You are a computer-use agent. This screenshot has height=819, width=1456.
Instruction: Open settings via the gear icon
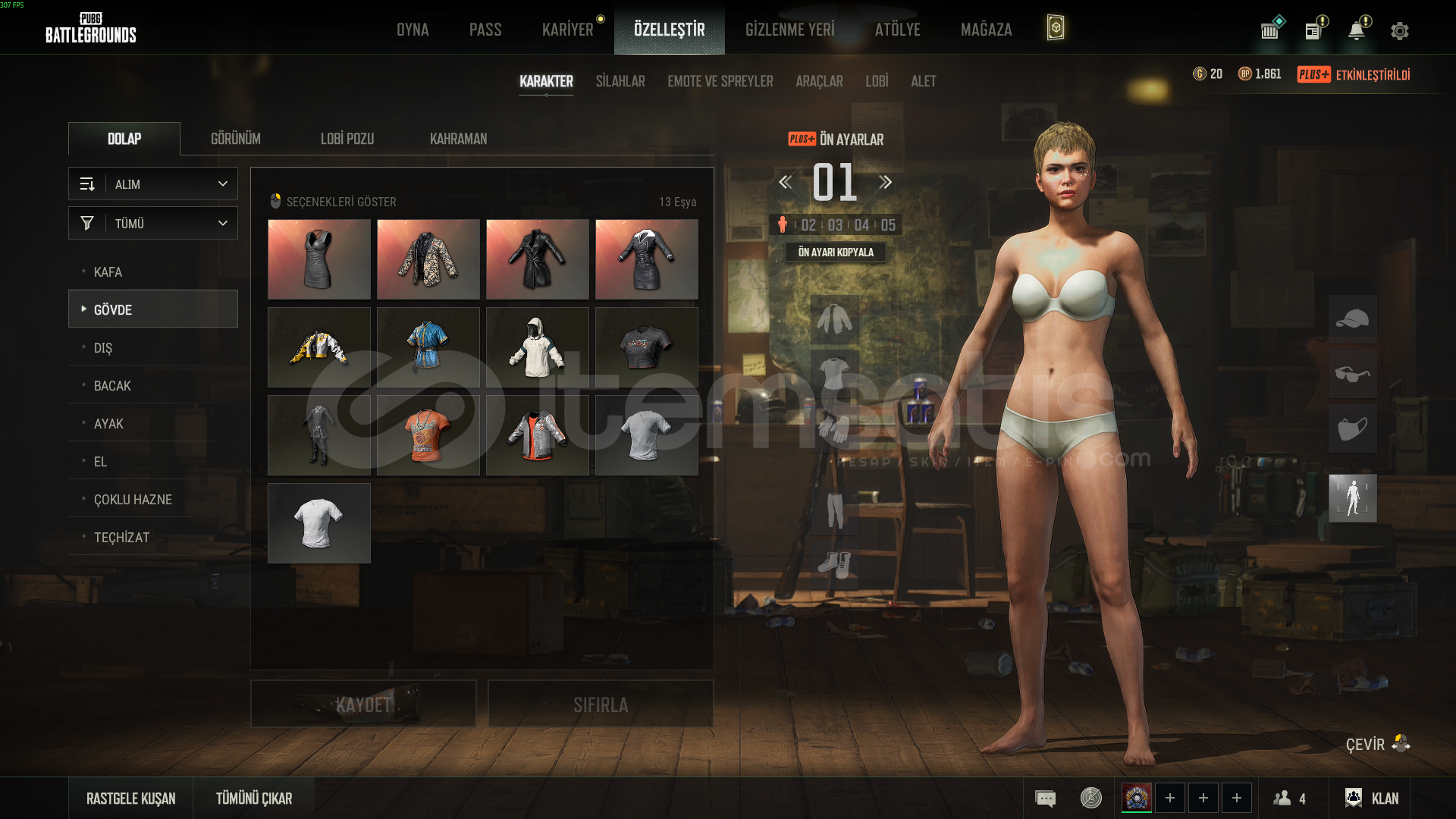1399,31
